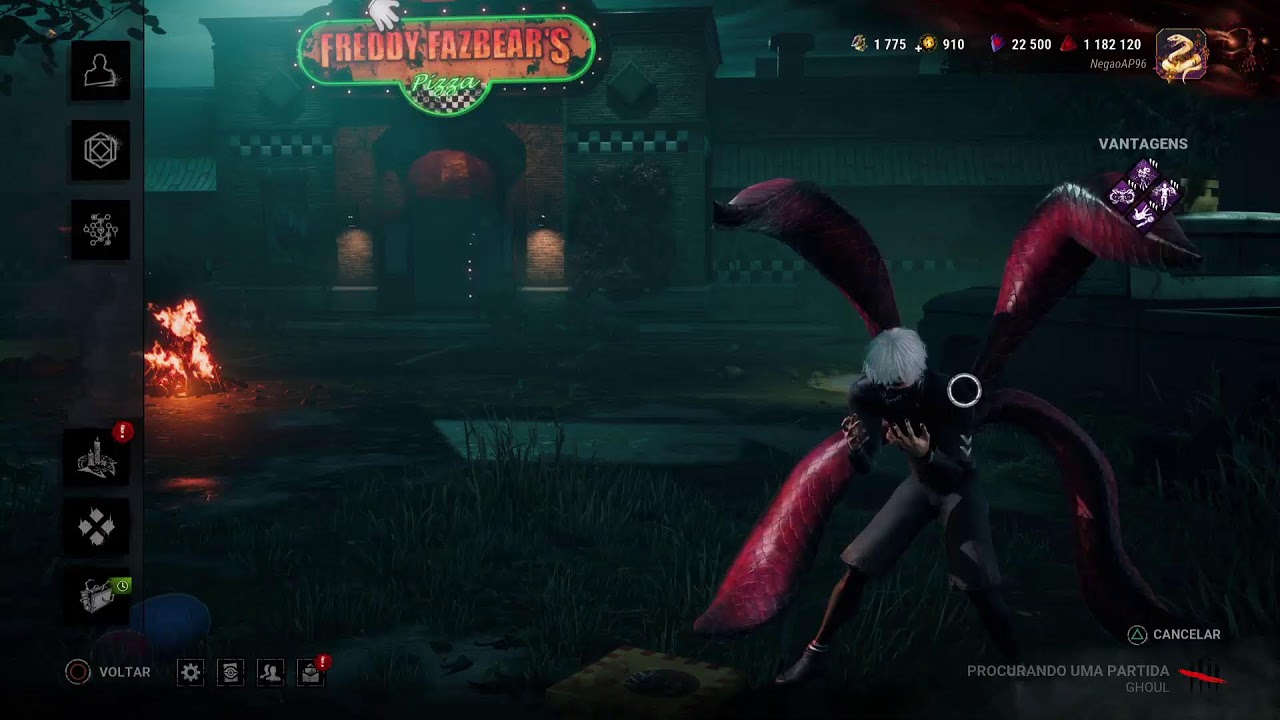This screenshot has width=1280, height=720.
Task: Buy more golden Auric Cells
Action: pos(928,44)
